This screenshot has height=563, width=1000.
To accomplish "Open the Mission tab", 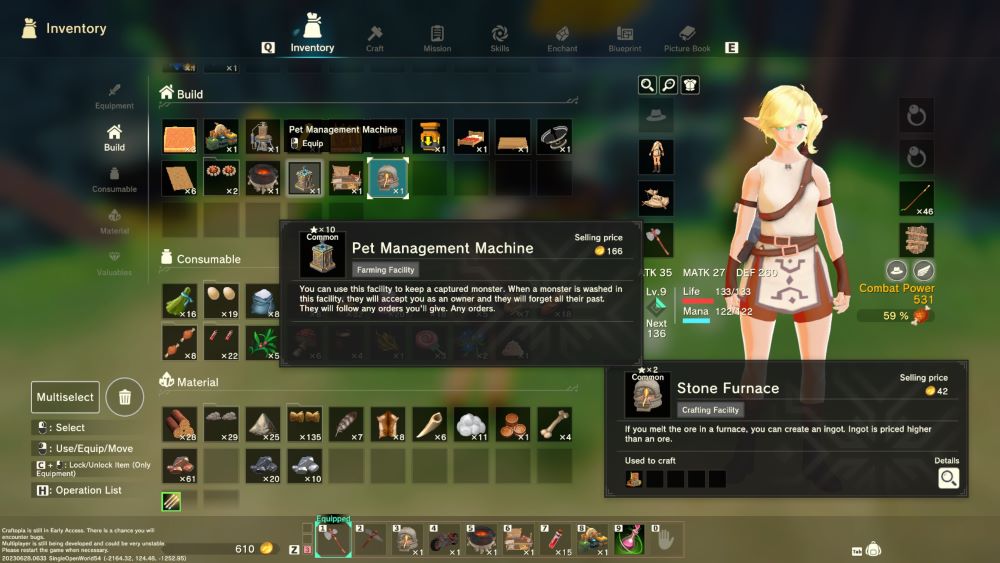I will pyautogui.click(x=437, y=38).
